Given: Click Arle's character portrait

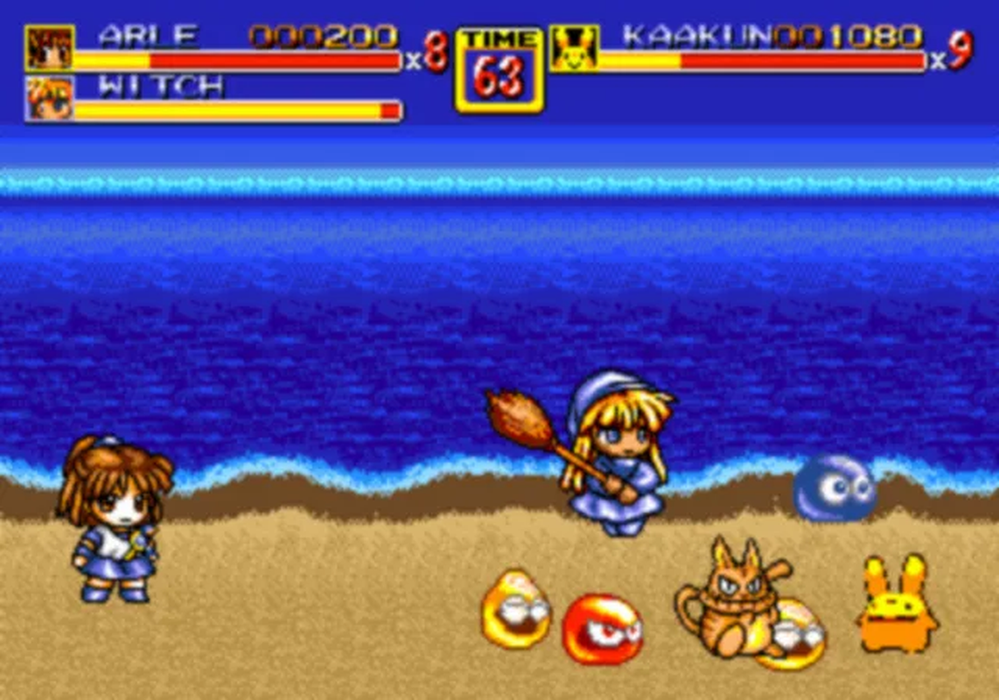Looking at the screenshot, I should click(49, 48).
